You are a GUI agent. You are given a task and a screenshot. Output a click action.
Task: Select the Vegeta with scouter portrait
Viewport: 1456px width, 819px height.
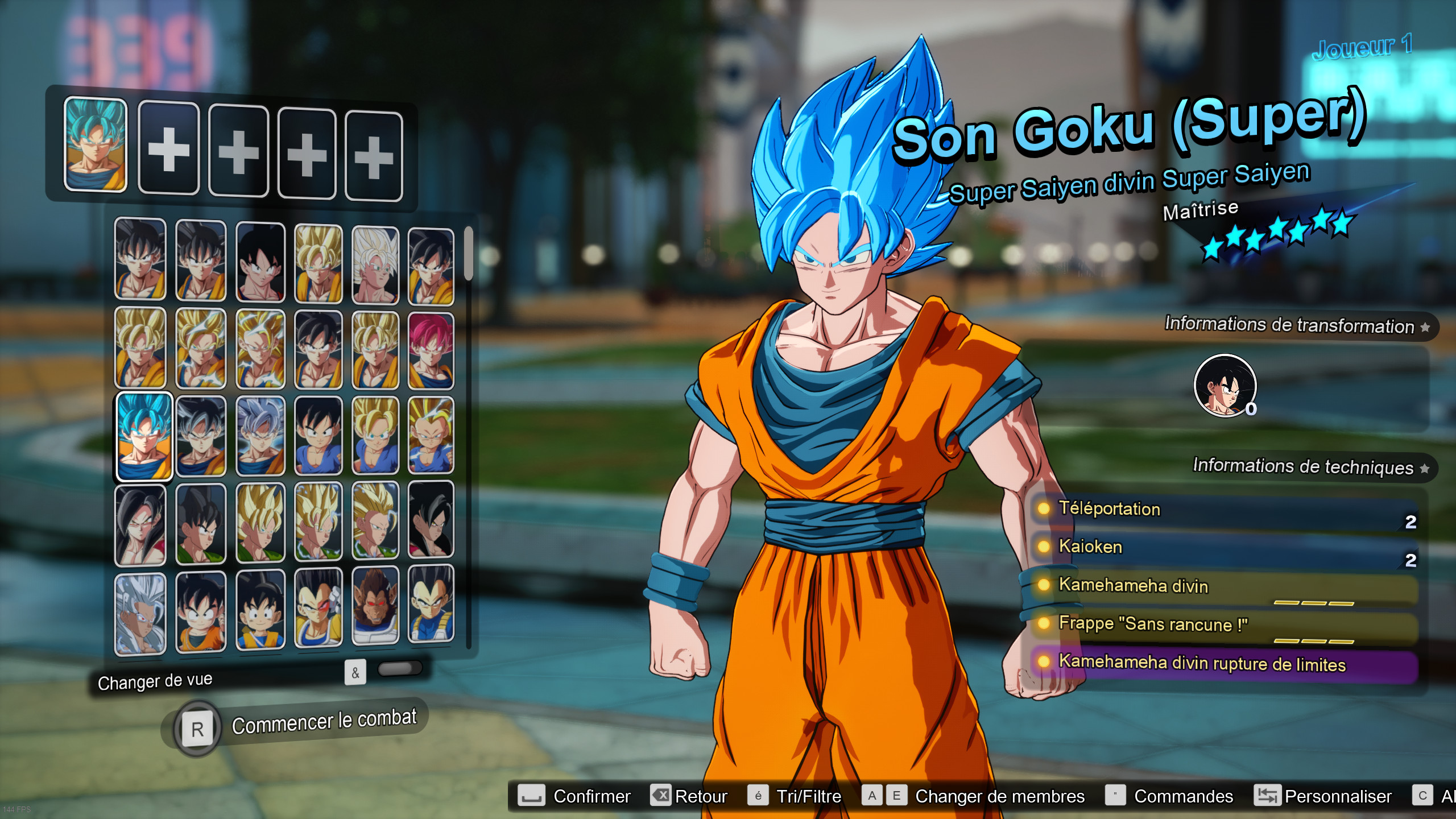[x=318, y=607]
